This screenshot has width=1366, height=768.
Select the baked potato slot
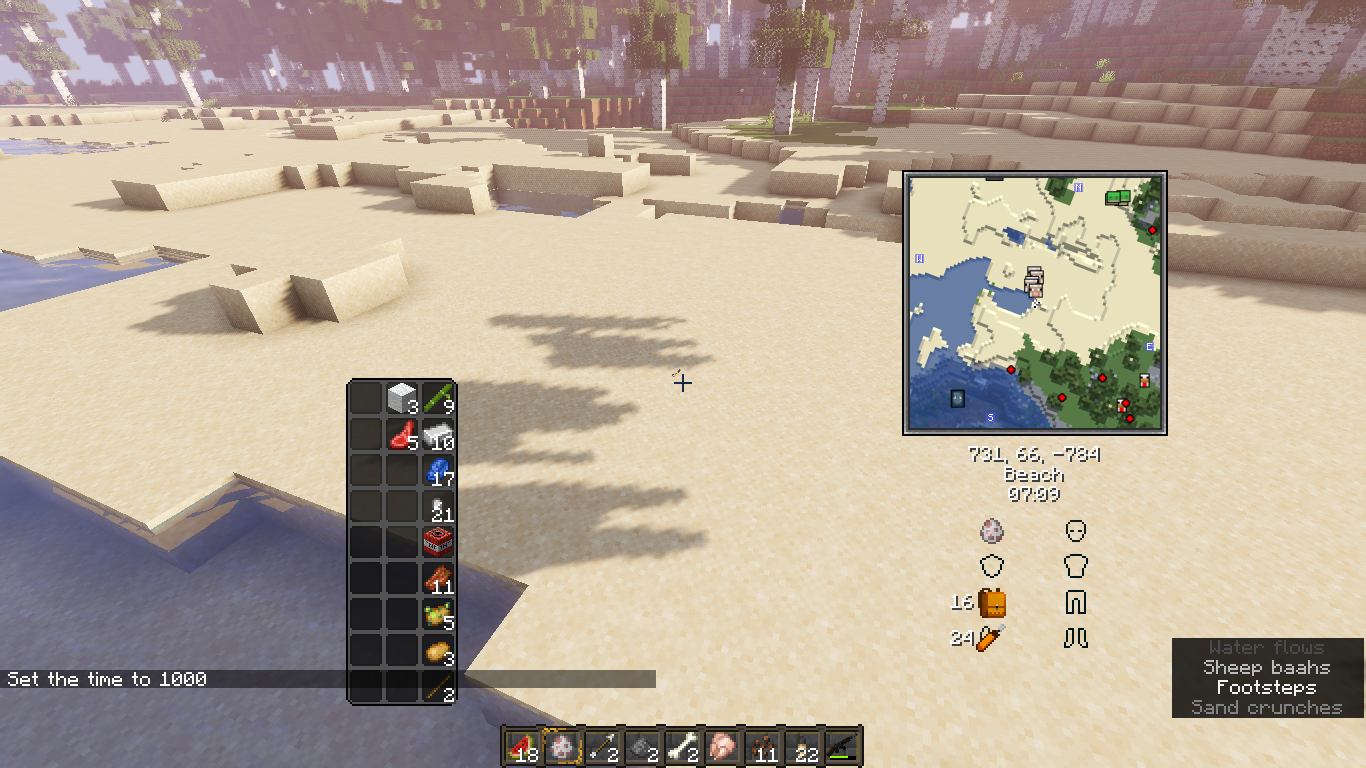point(438,651)
